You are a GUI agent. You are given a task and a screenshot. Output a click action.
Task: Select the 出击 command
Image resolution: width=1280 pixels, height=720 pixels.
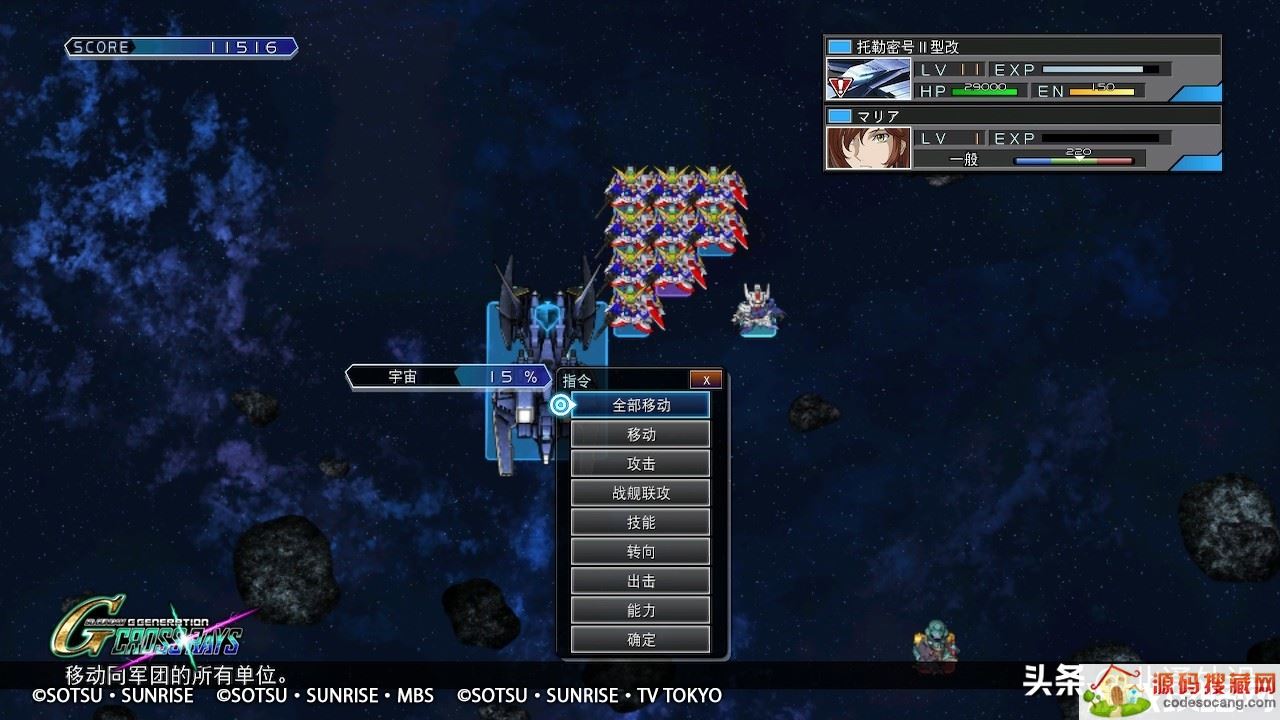click(x=641, y=581)
